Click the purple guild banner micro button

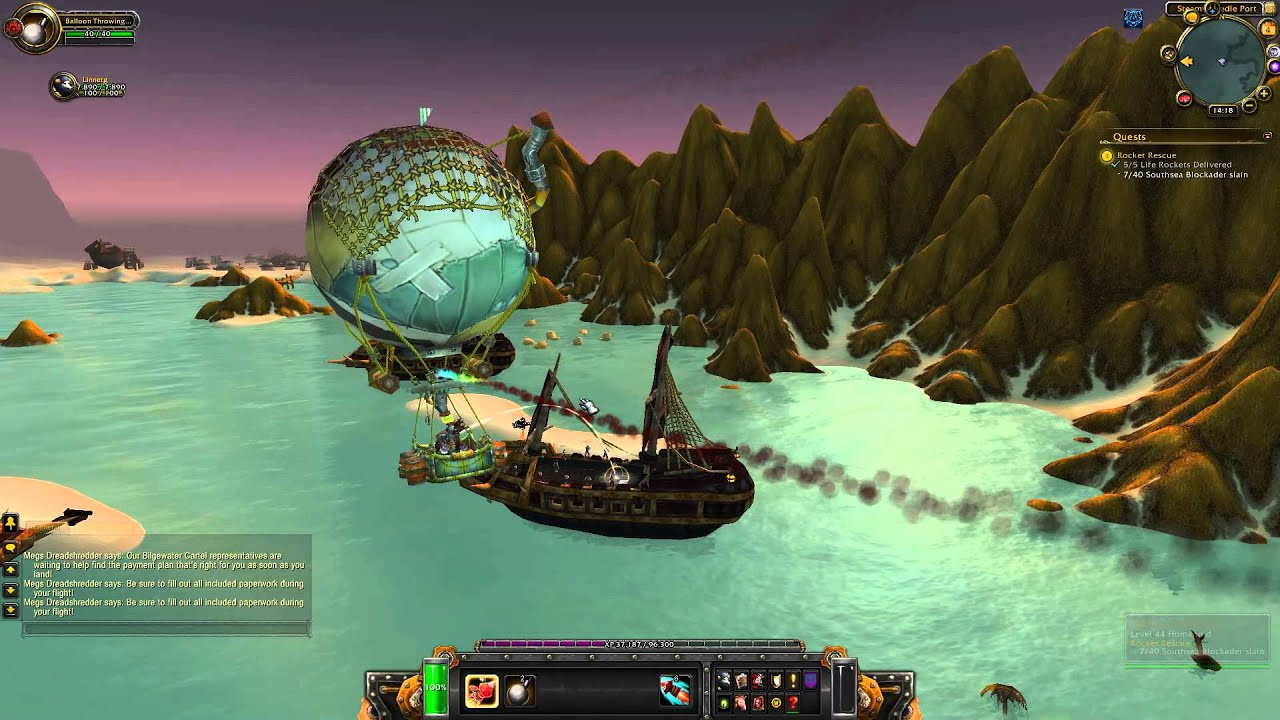pos(811,681)
